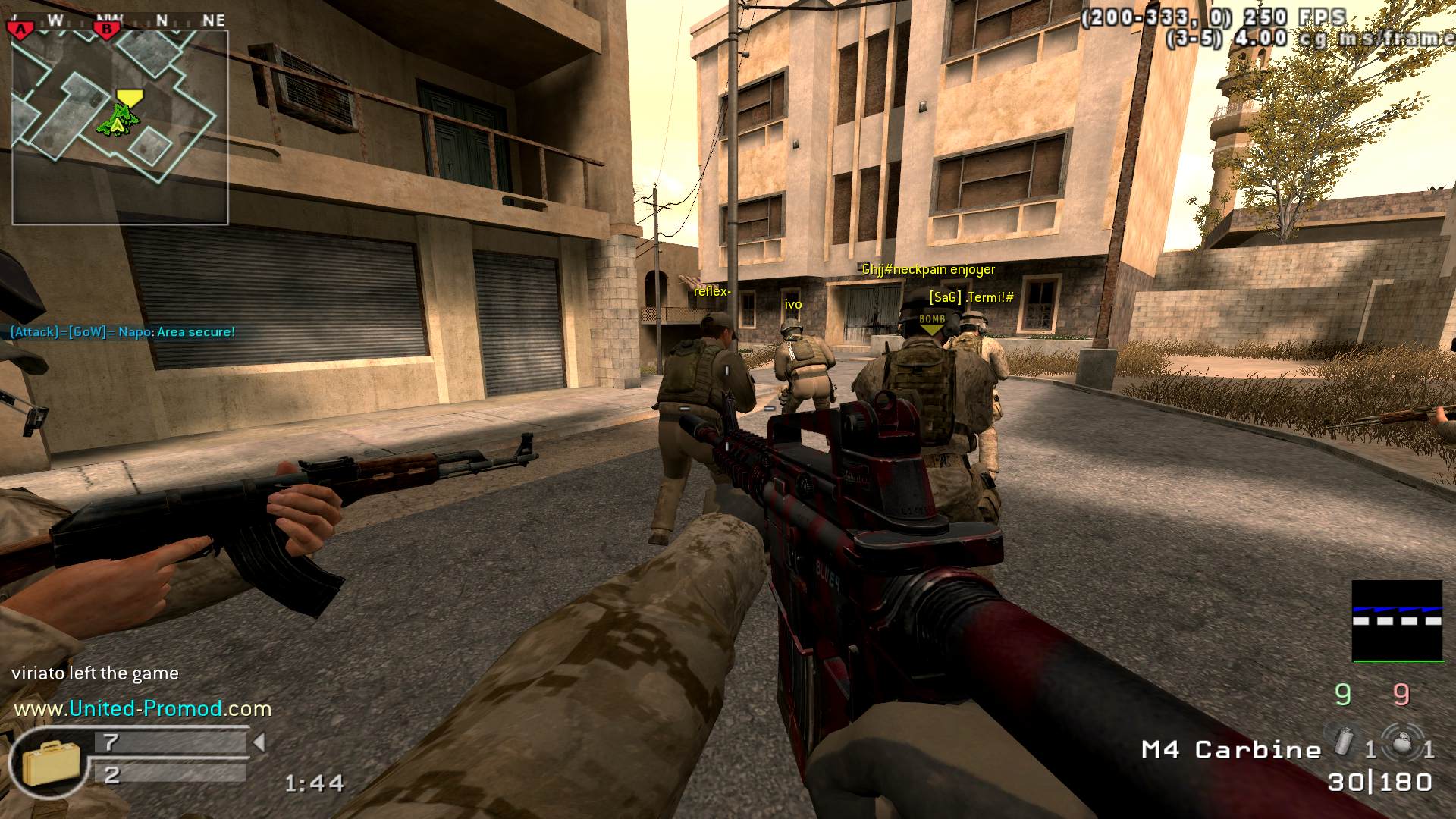Click the lagometer network graph
Viewport: 1456px width, 819px height.
1397,621
